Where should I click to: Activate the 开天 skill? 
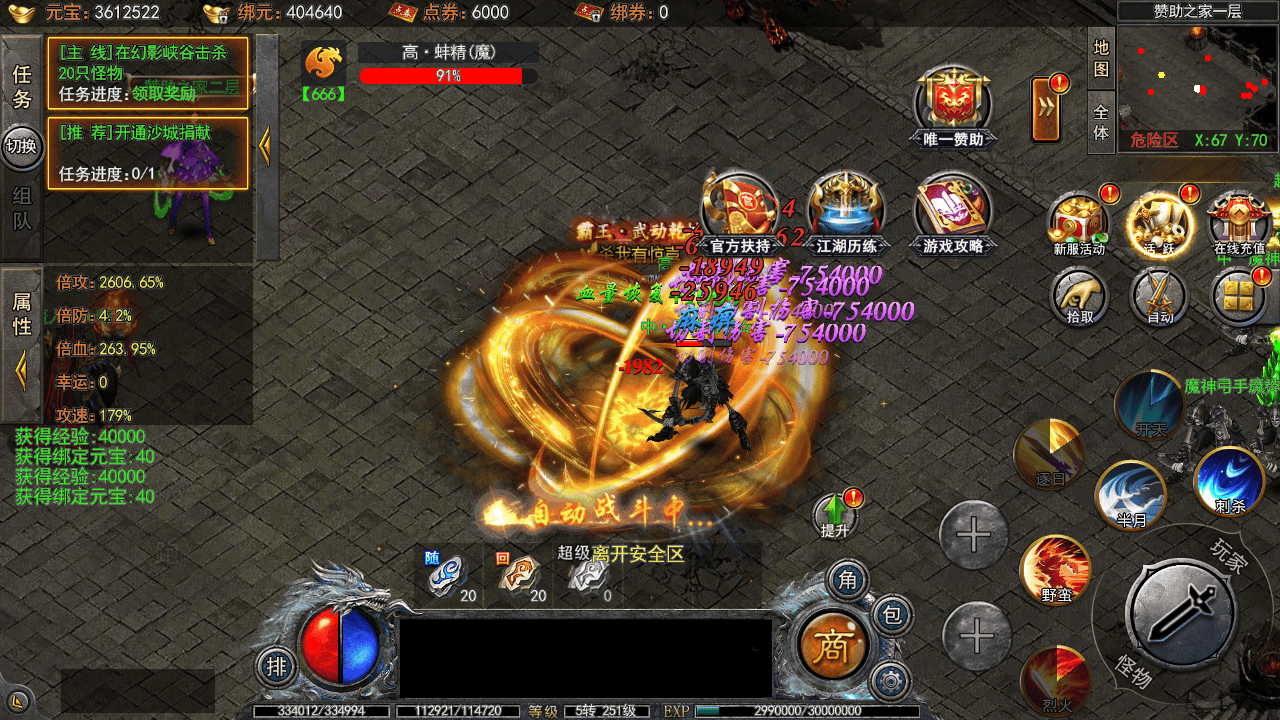(1149, 405)
